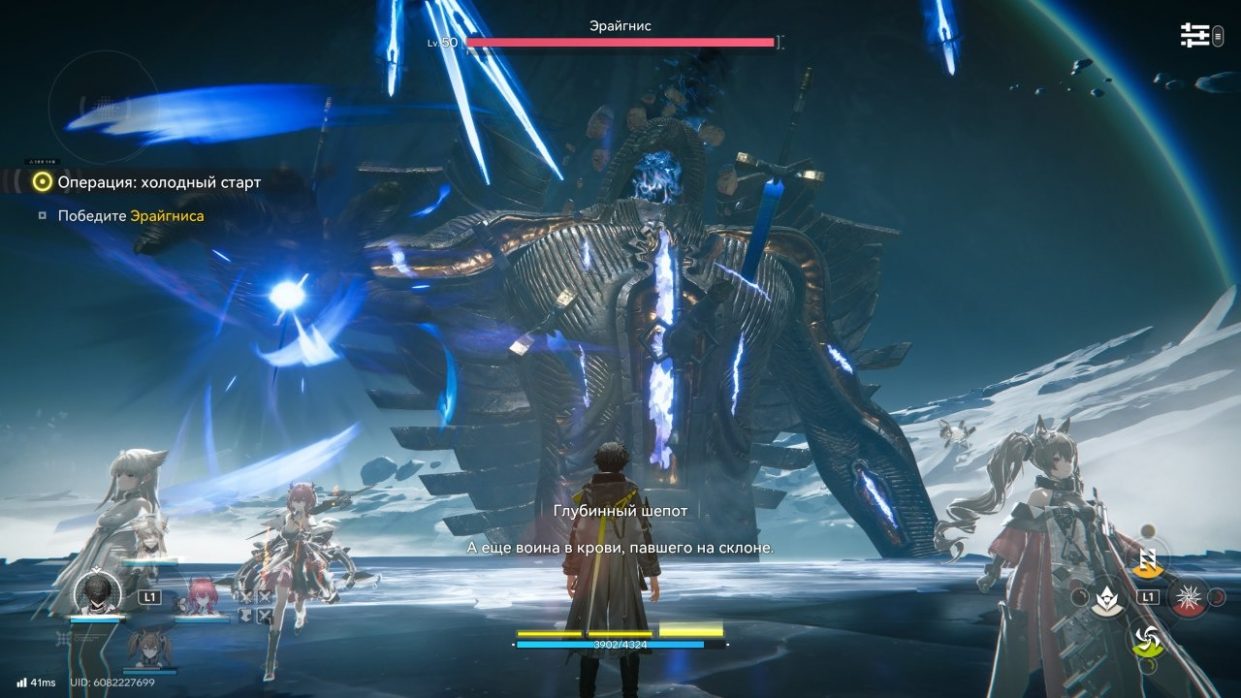Image resolution: width=1241 pixels, height=698 pixels.
Task: Open the settings menu icon with sliders
Action: (1195, 35)
